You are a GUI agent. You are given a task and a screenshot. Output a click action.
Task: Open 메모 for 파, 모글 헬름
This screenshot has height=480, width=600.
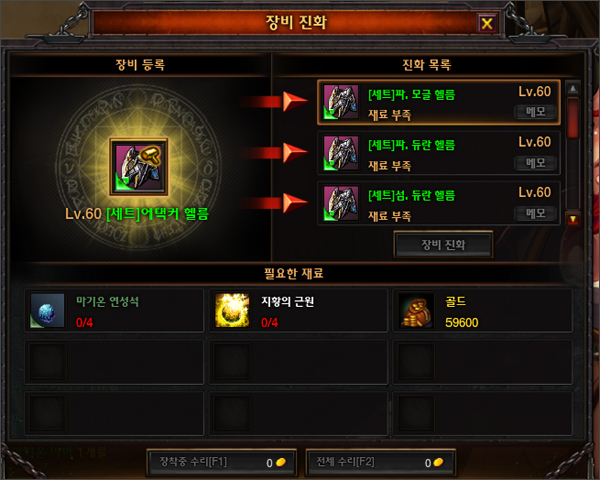(x=535, y=112)
